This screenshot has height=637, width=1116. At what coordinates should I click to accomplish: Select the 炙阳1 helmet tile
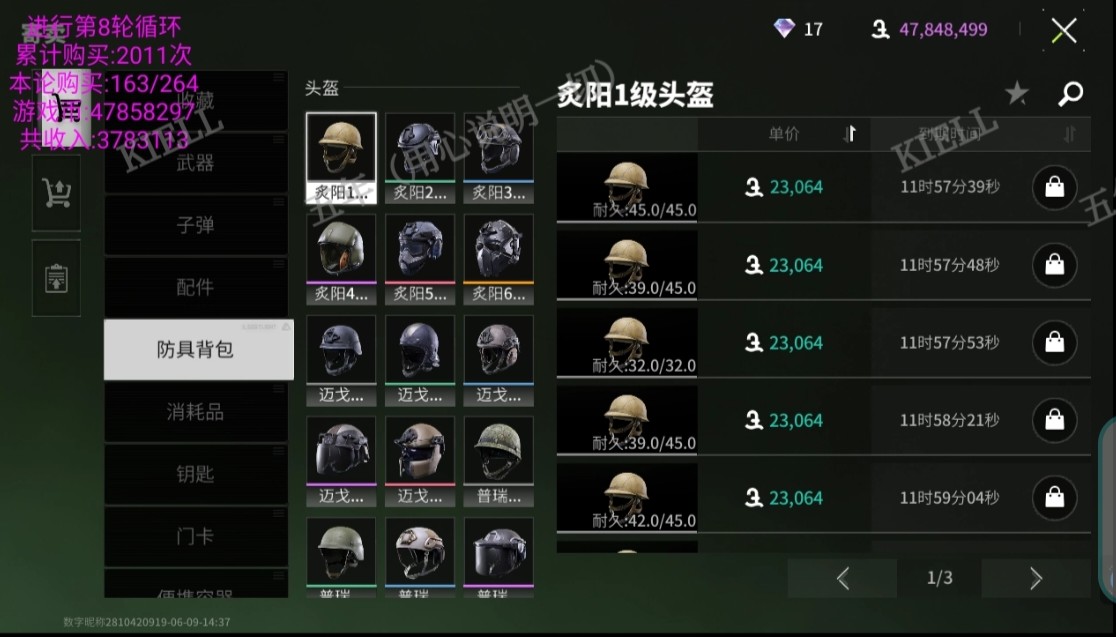pyautogui.click(x=341, y=157)
